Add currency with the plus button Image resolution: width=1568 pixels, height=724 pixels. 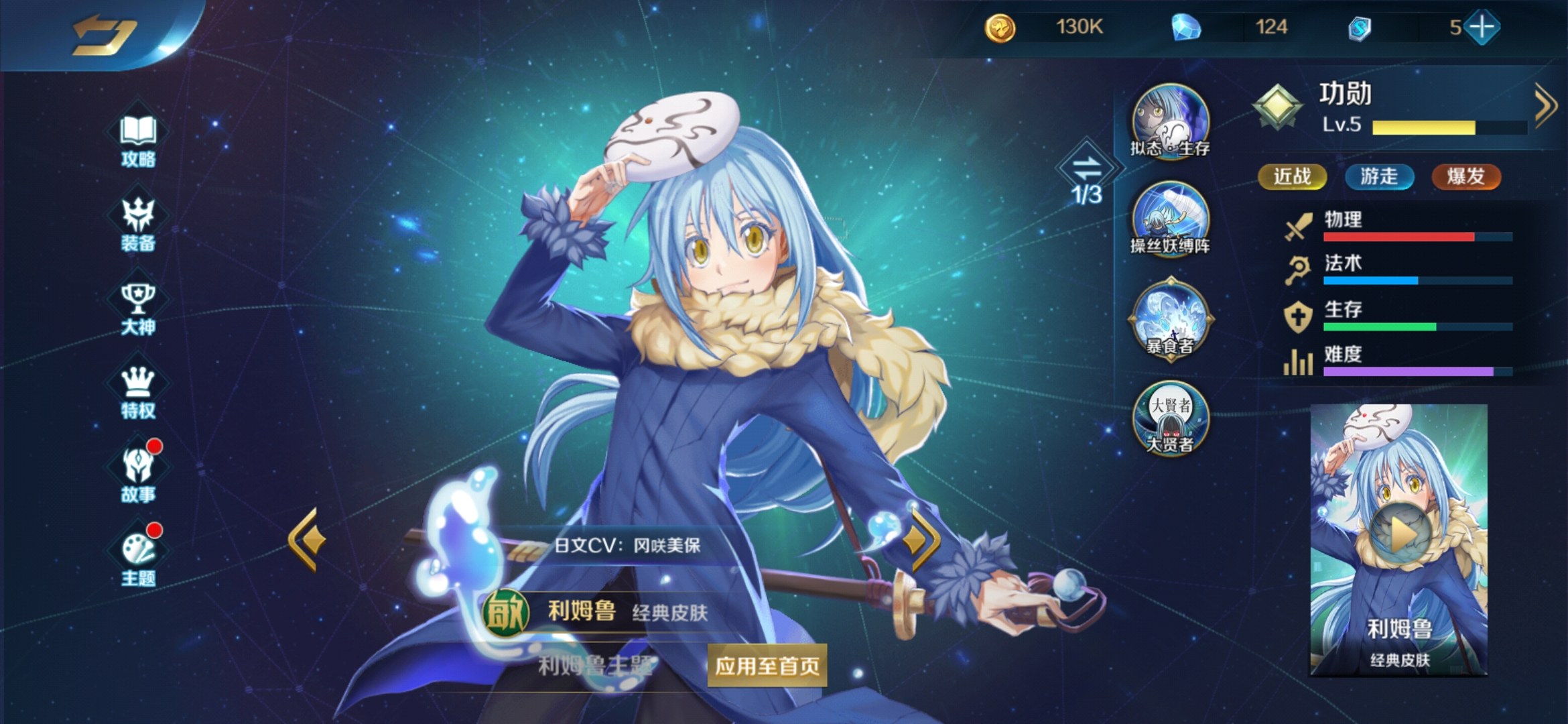1482,27
